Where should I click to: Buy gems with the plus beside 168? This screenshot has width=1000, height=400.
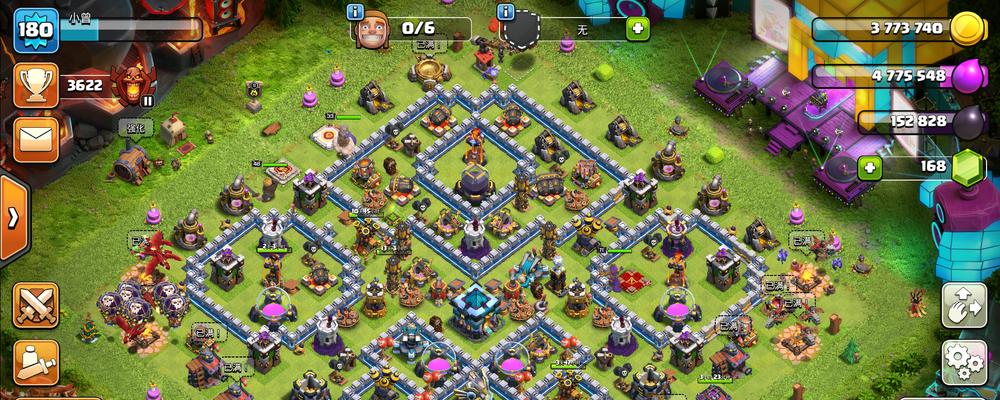point(870,167)
